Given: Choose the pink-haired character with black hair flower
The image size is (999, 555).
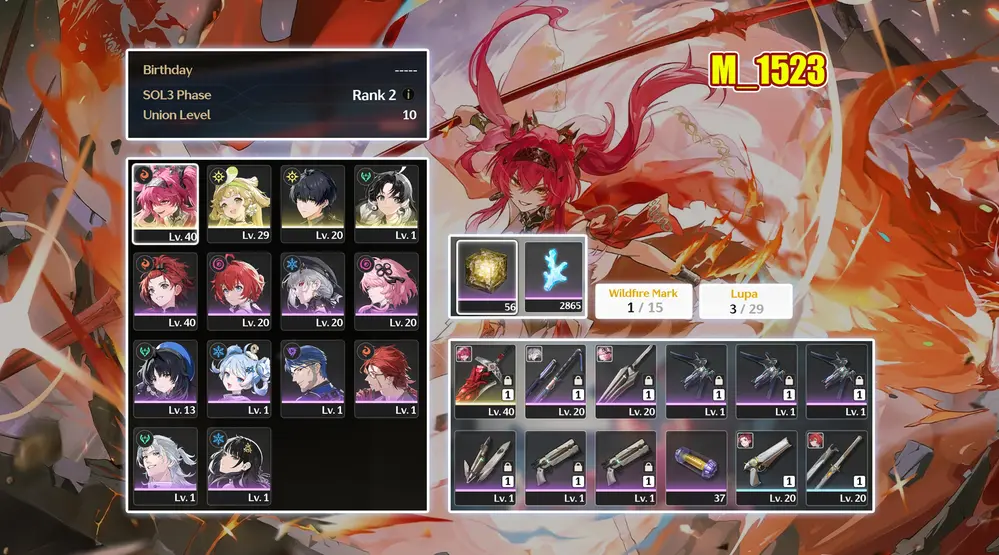Looking at the screenshot, I should (x=387, y=291).
